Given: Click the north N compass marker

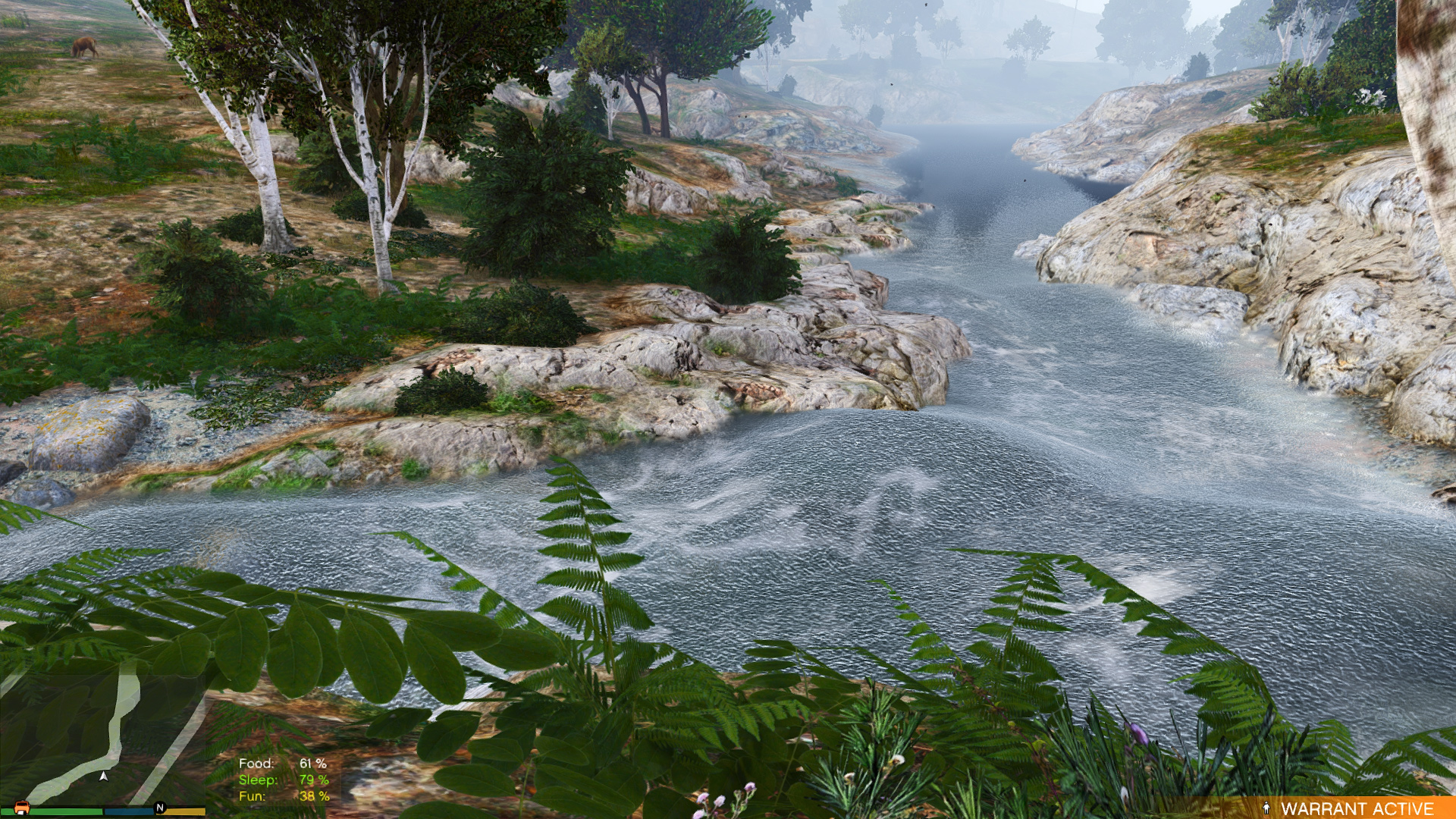Looking at the screenshot, I should pos(160,808).
